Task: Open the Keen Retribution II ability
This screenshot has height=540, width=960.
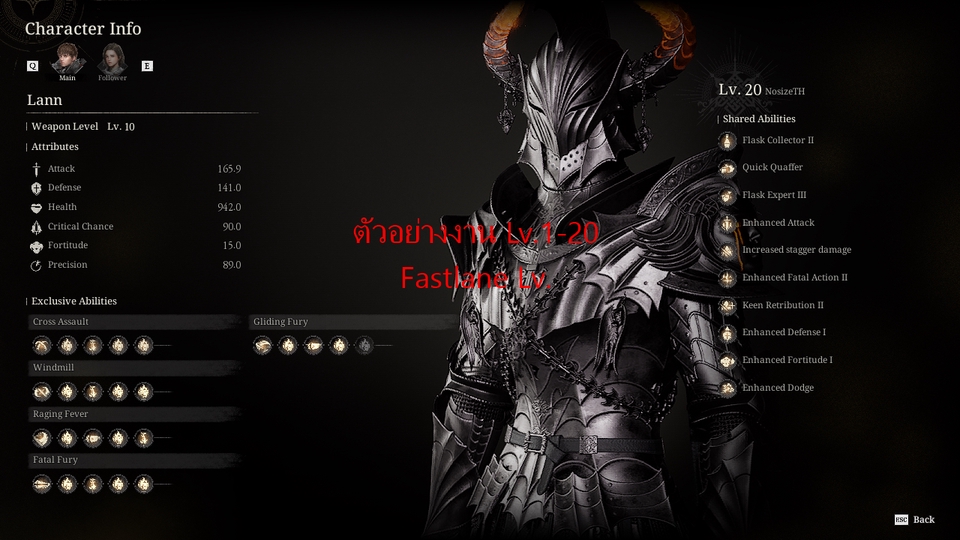Action: pyautogui.click(x=728, y=305)
